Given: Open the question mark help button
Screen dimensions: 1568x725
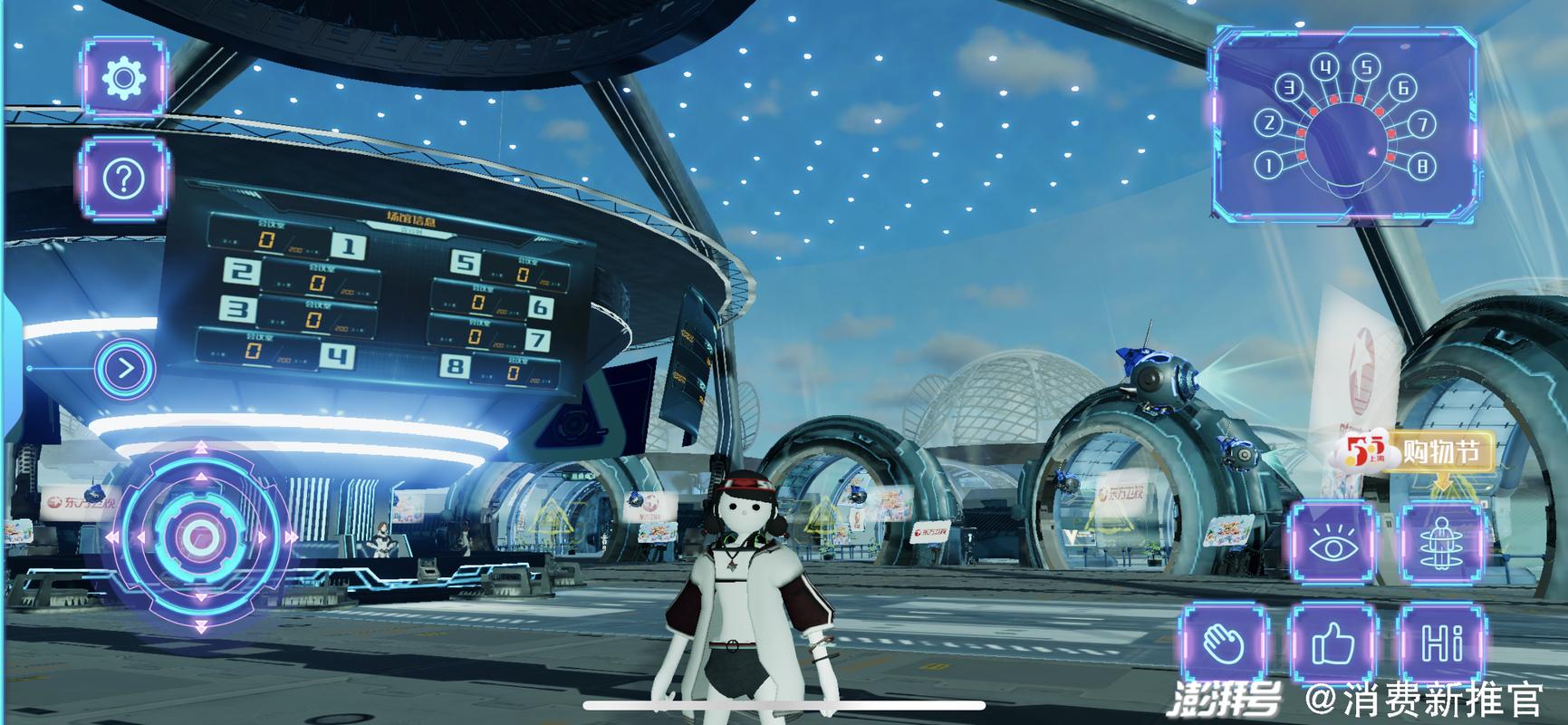Looking at the screenshot, I should [x=125, y=179].
